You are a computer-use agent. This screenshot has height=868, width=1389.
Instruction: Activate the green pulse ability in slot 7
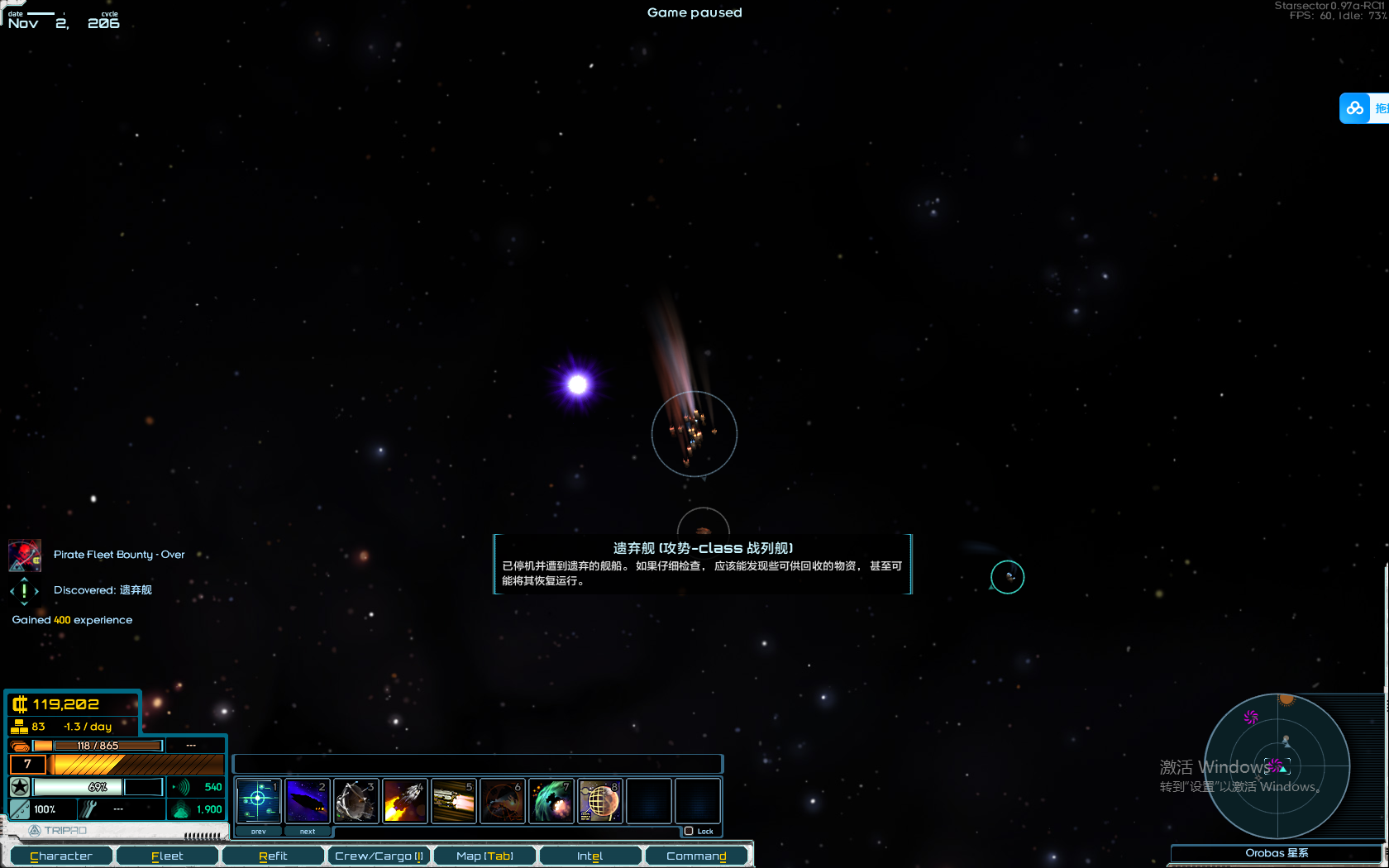551,800
